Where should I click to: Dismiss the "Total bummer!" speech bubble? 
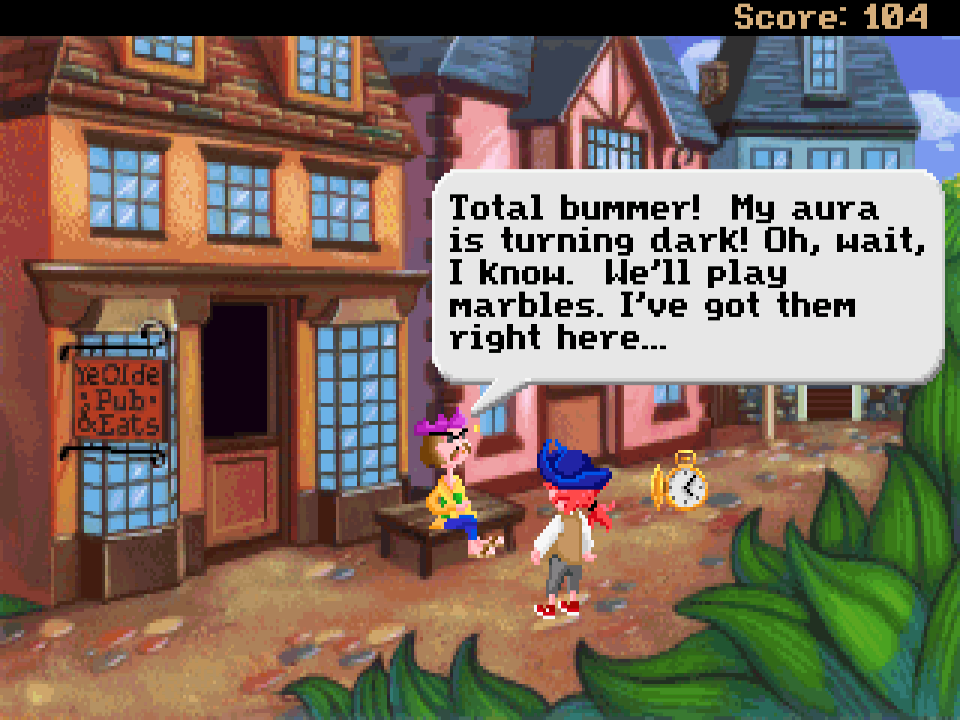coord(688,274)
